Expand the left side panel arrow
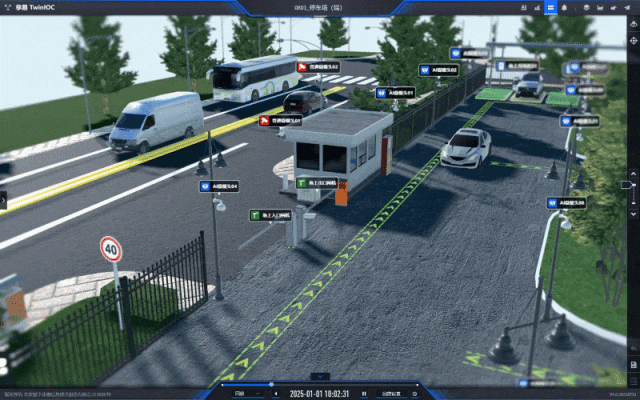Viewport: 640px width, 400px height. coord(3,200)
